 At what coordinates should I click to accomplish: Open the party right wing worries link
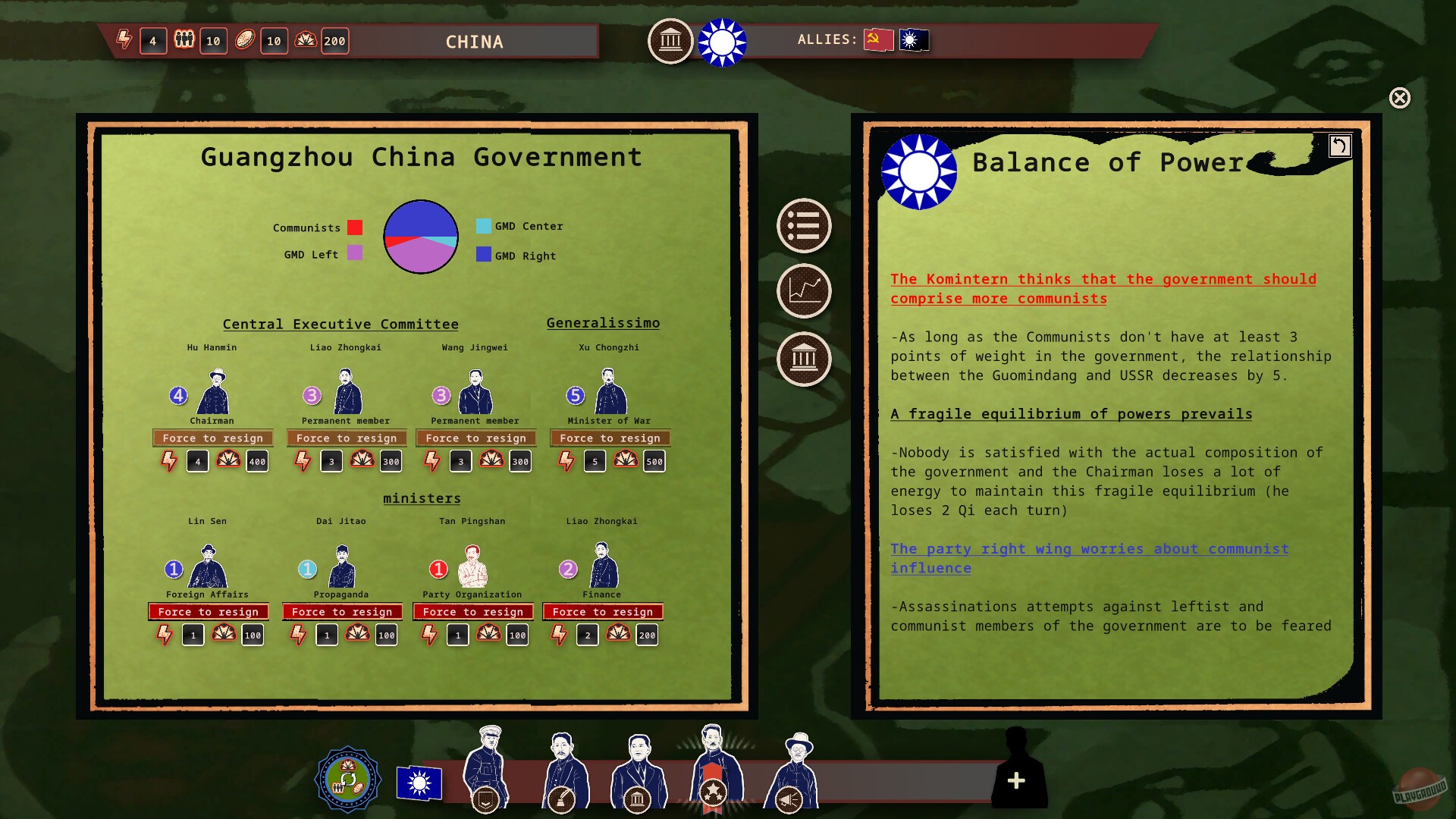click(x=1090, y=558)
